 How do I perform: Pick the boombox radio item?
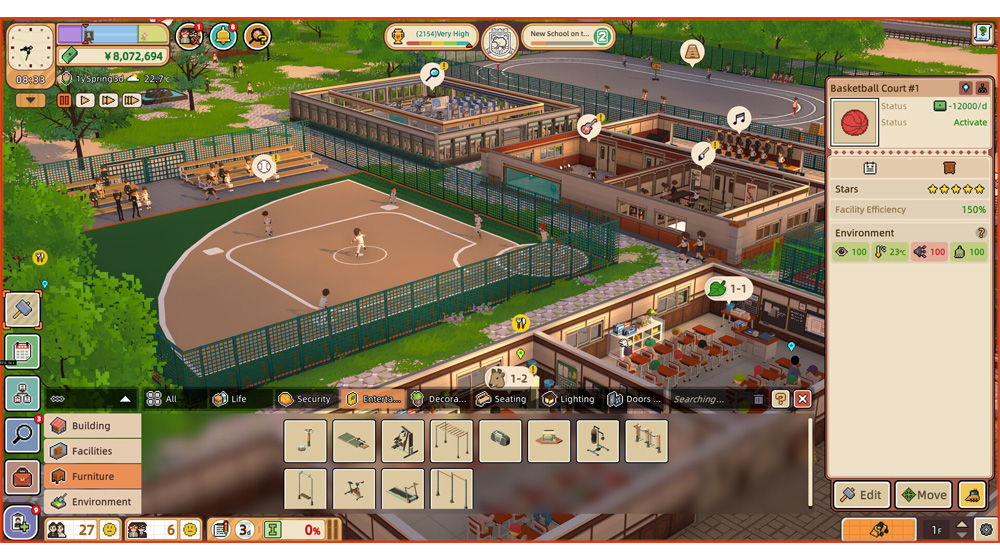(x=500, y=441)
